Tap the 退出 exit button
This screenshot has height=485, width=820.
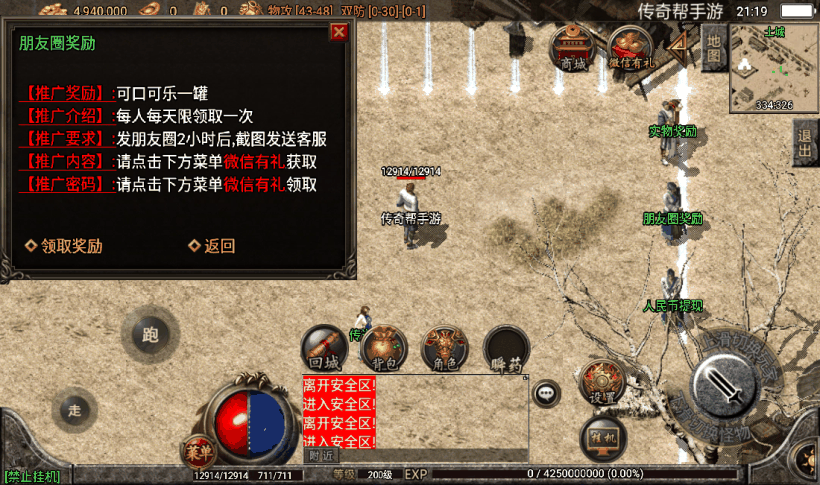[805, 144]
